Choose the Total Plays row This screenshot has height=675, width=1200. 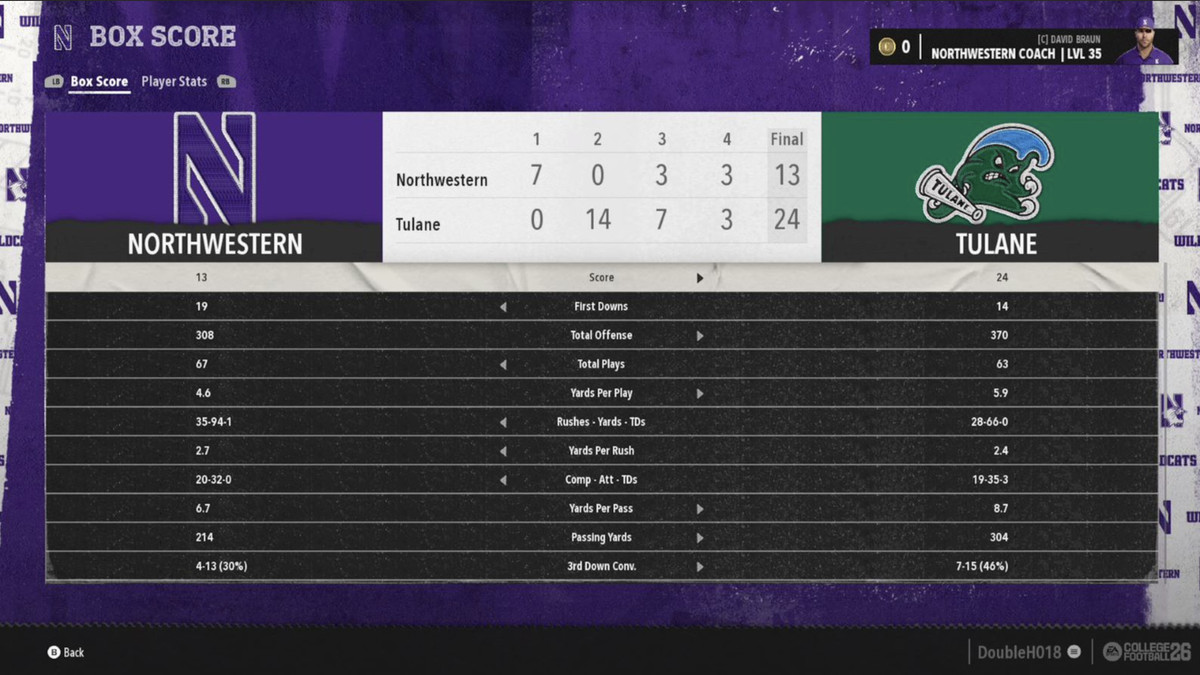click(601, 364)
